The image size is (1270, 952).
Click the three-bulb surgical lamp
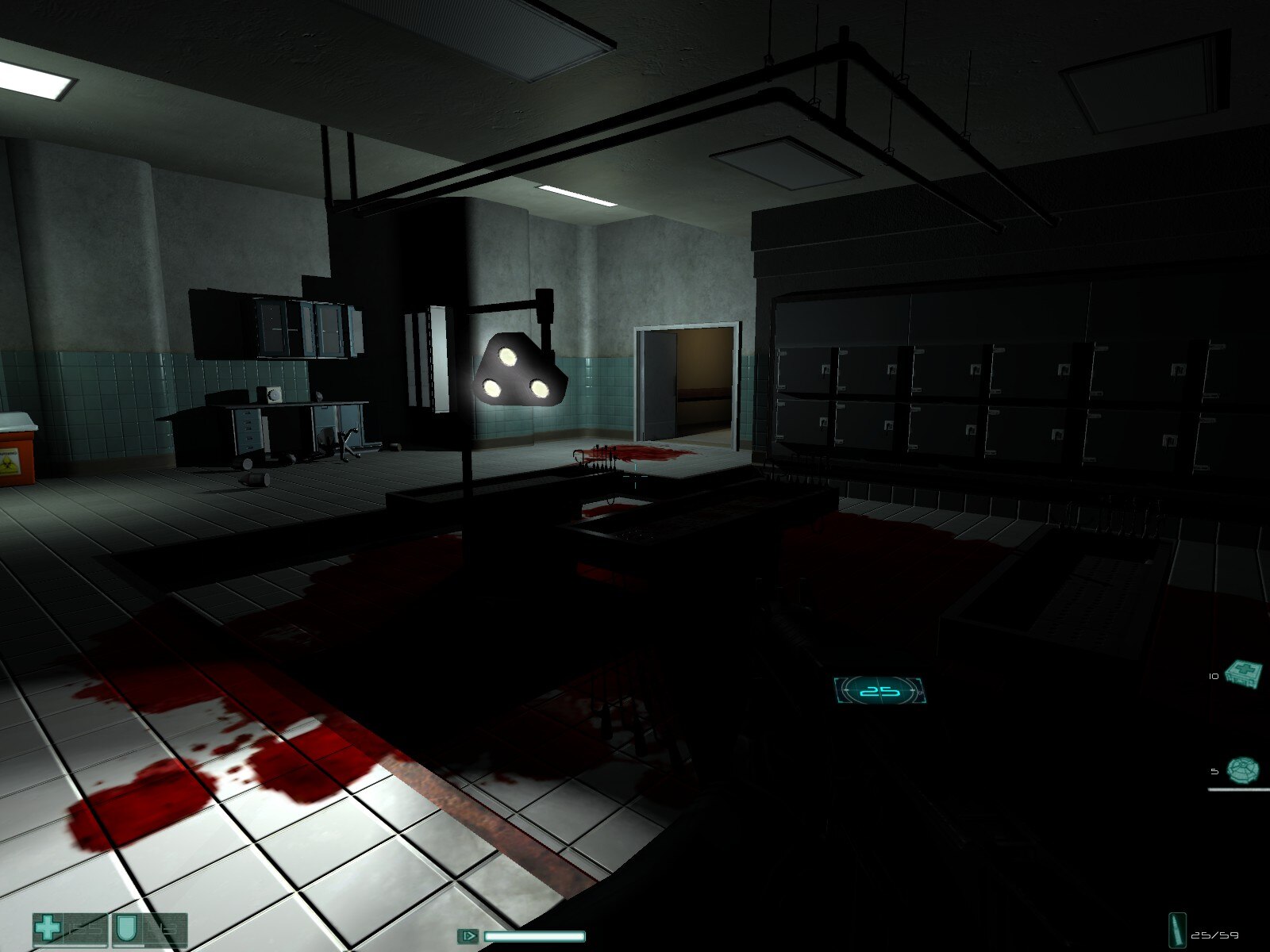click(518, 369)
